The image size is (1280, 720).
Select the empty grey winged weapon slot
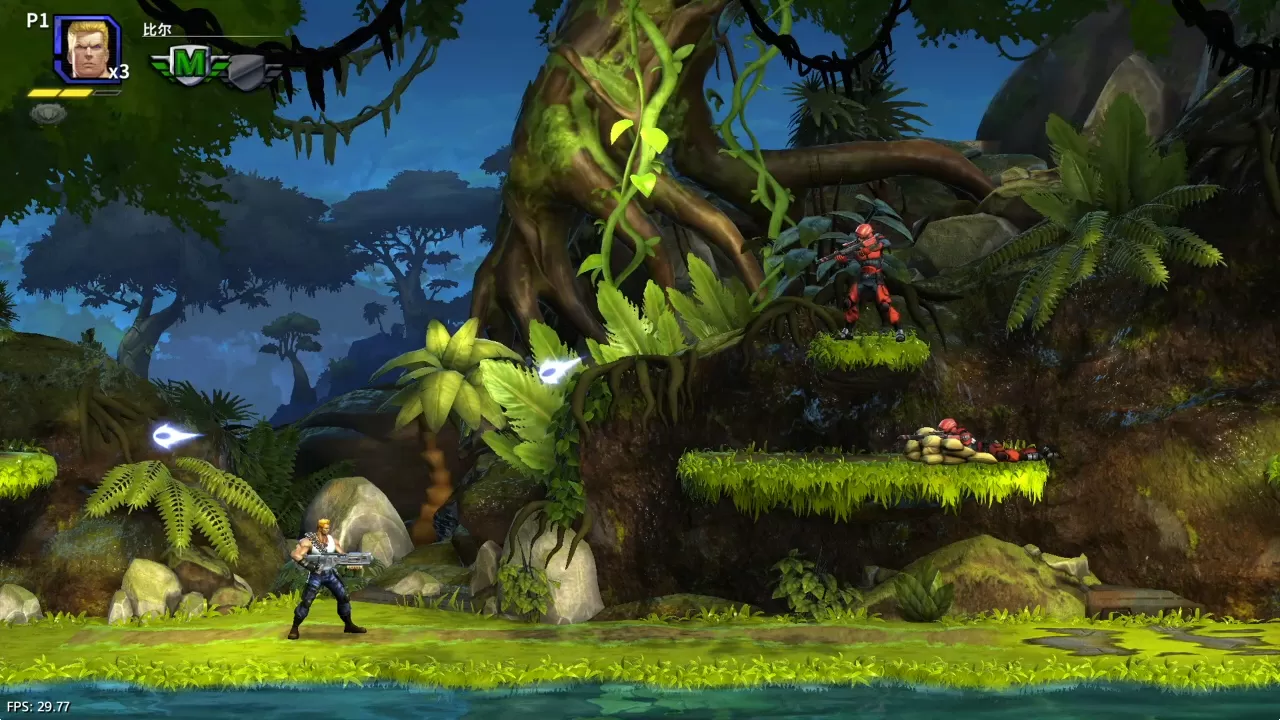252,70
